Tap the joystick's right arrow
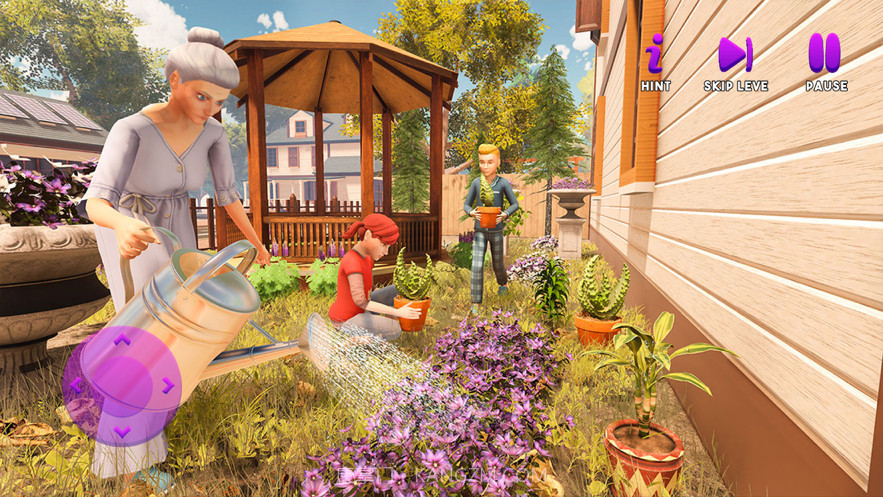This screenshot has width=883, height=497. pos(167,385)
